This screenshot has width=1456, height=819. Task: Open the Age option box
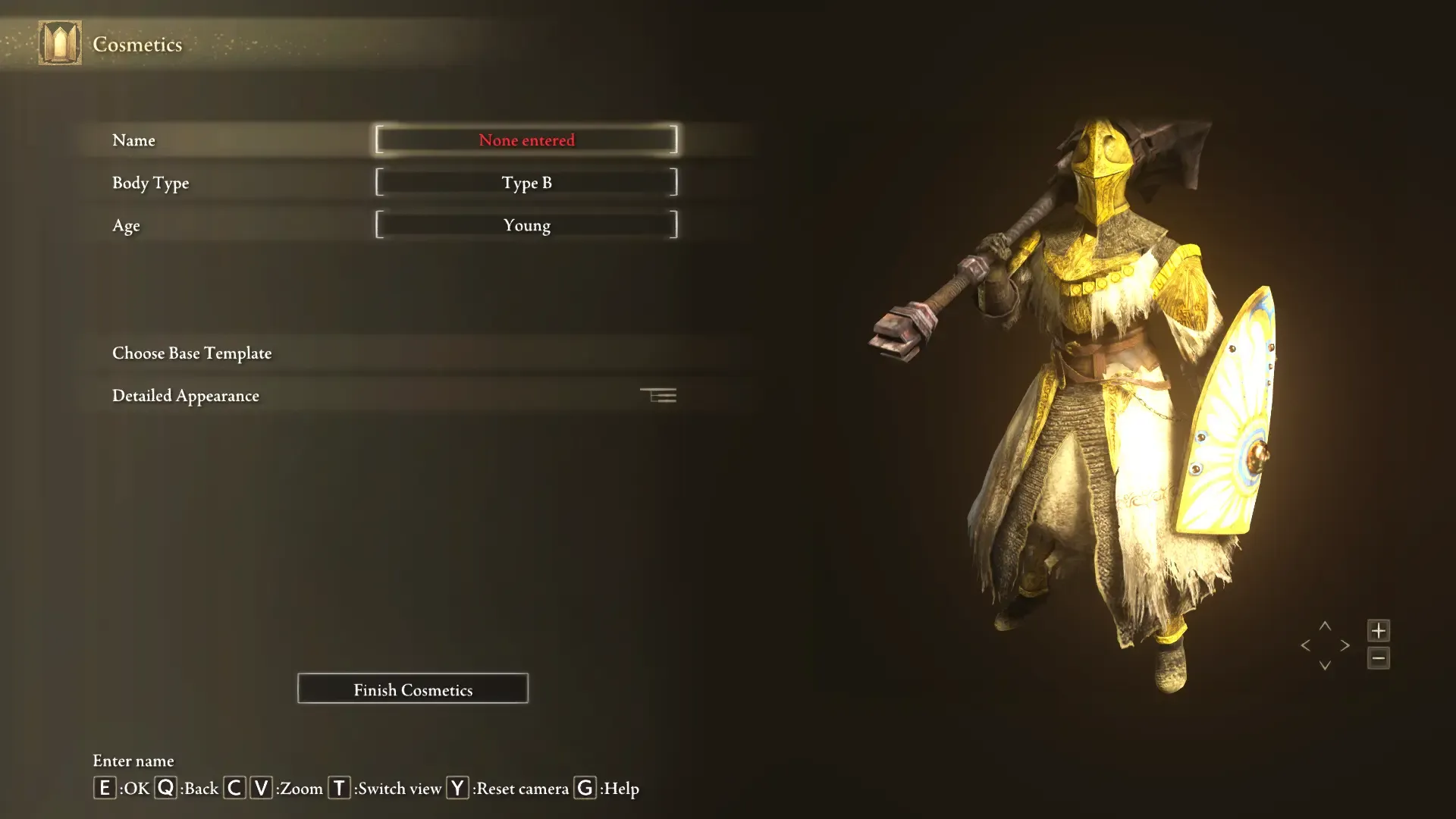(526, 225)
